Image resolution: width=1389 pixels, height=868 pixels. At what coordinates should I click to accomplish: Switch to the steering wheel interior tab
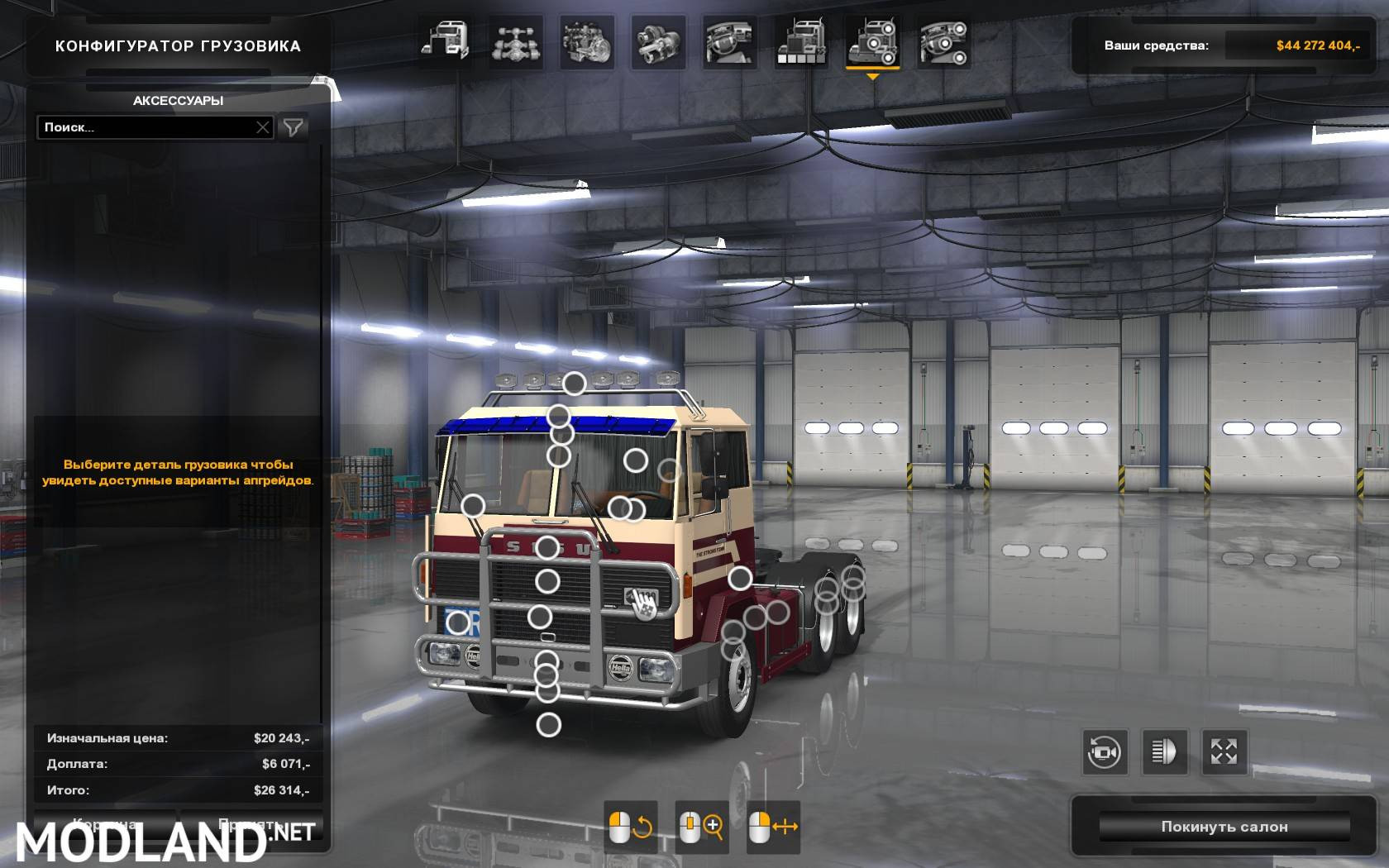click(x=729, y=41)
